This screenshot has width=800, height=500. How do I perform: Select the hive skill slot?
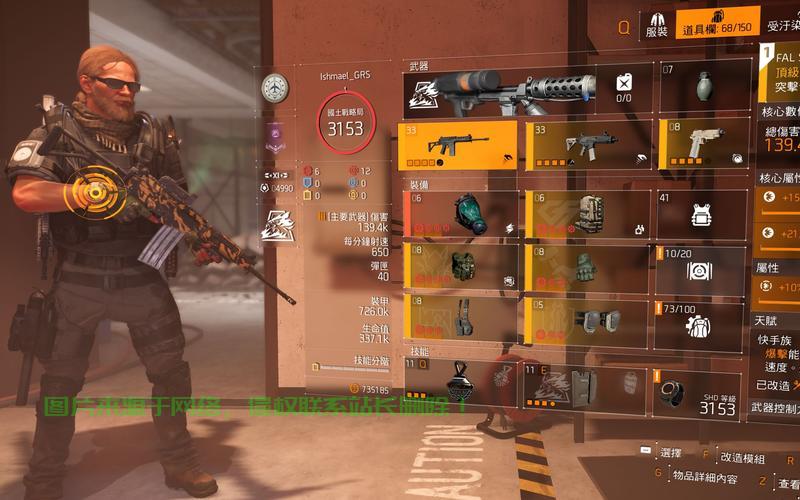coord(460,385)
